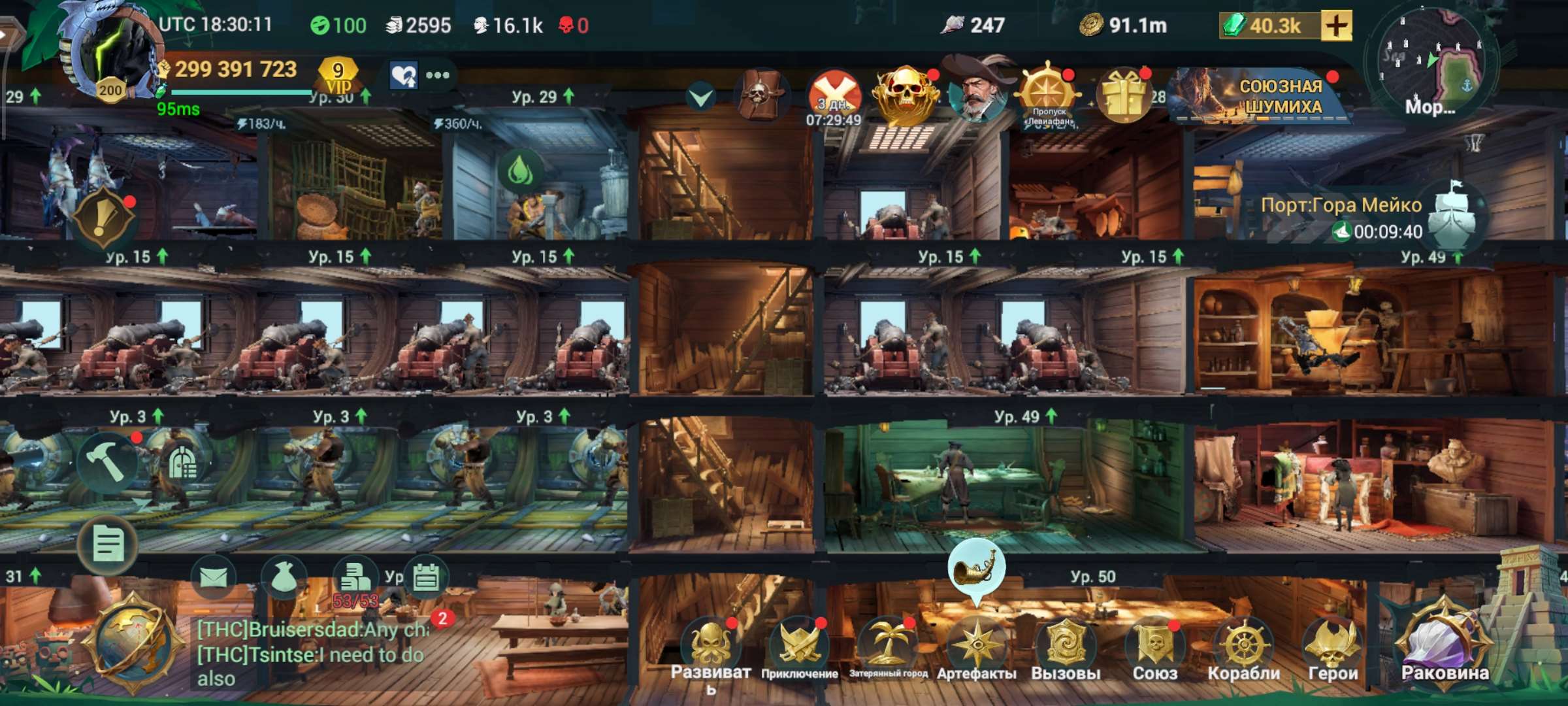Open the golden skull event icon
Image resolution: width=1568 pixels, height=706 pixels.
pos(903,92)
